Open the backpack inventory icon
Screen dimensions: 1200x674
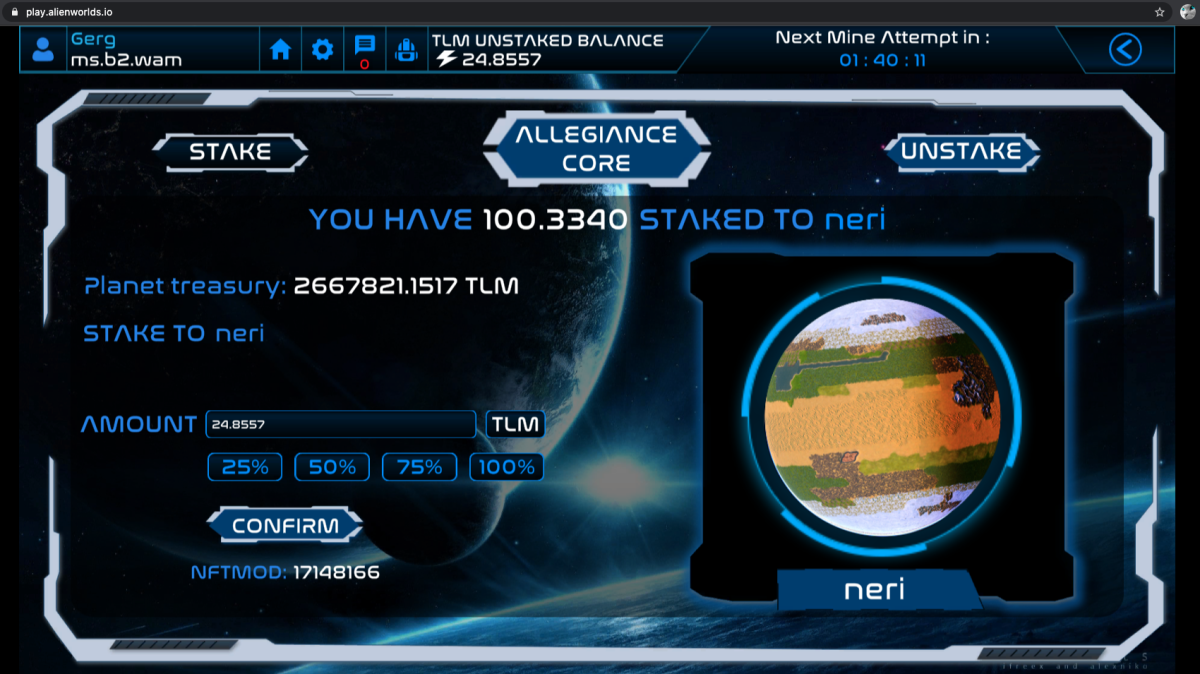(406, 49)
